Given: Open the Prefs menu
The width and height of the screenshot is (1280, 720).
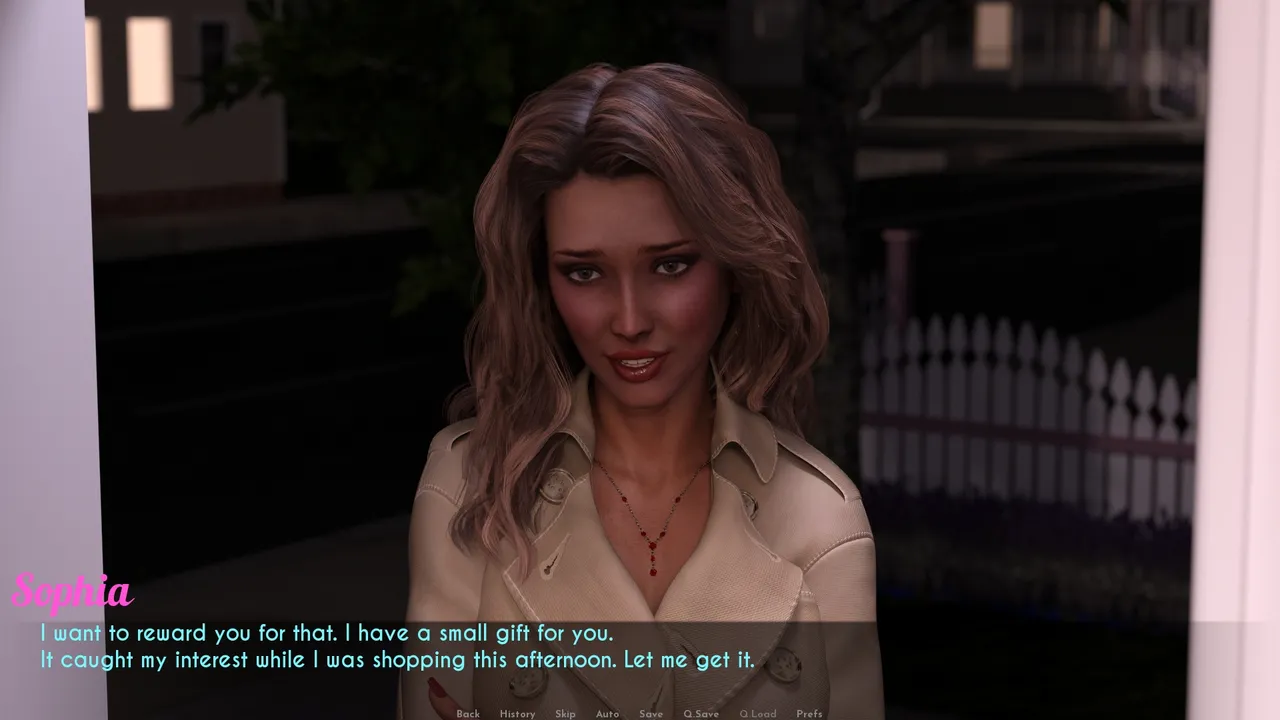Looking at the screenshot, I should [x=809, y=714].
